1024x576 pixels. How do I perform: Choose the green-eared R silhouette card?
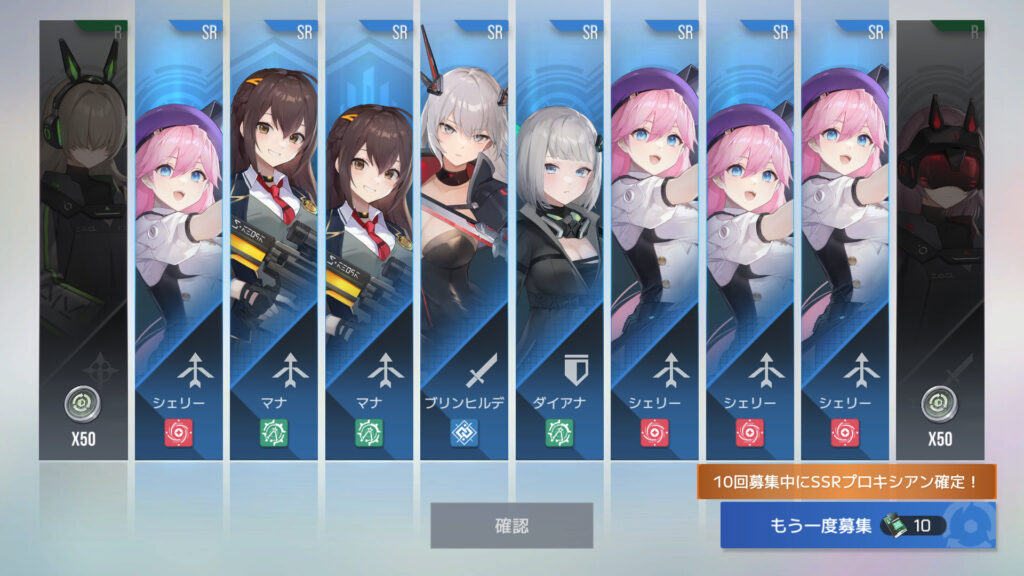83,240
